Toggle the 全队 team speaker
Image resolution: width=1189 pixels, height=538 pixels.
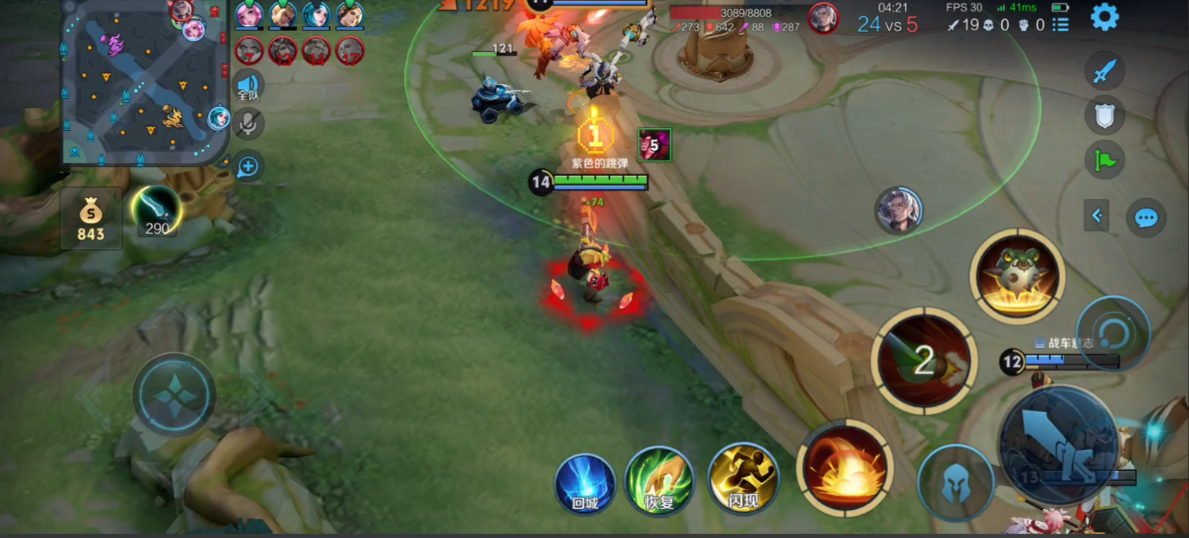248,88
